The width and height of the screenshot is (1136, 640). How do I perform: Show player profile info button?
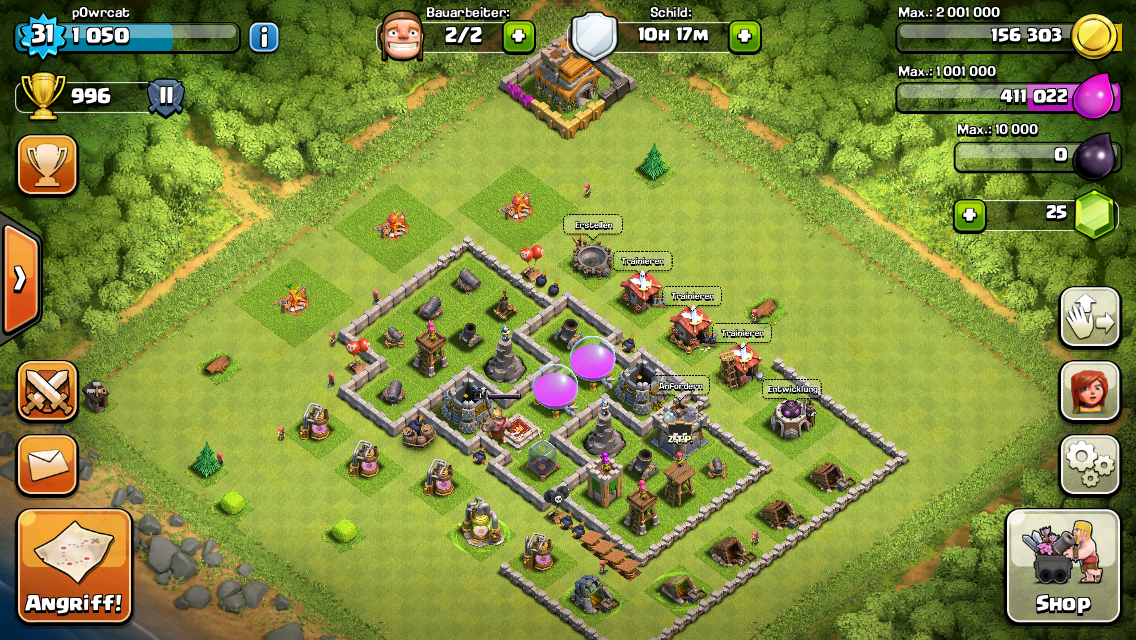click(x=263, y=38)
